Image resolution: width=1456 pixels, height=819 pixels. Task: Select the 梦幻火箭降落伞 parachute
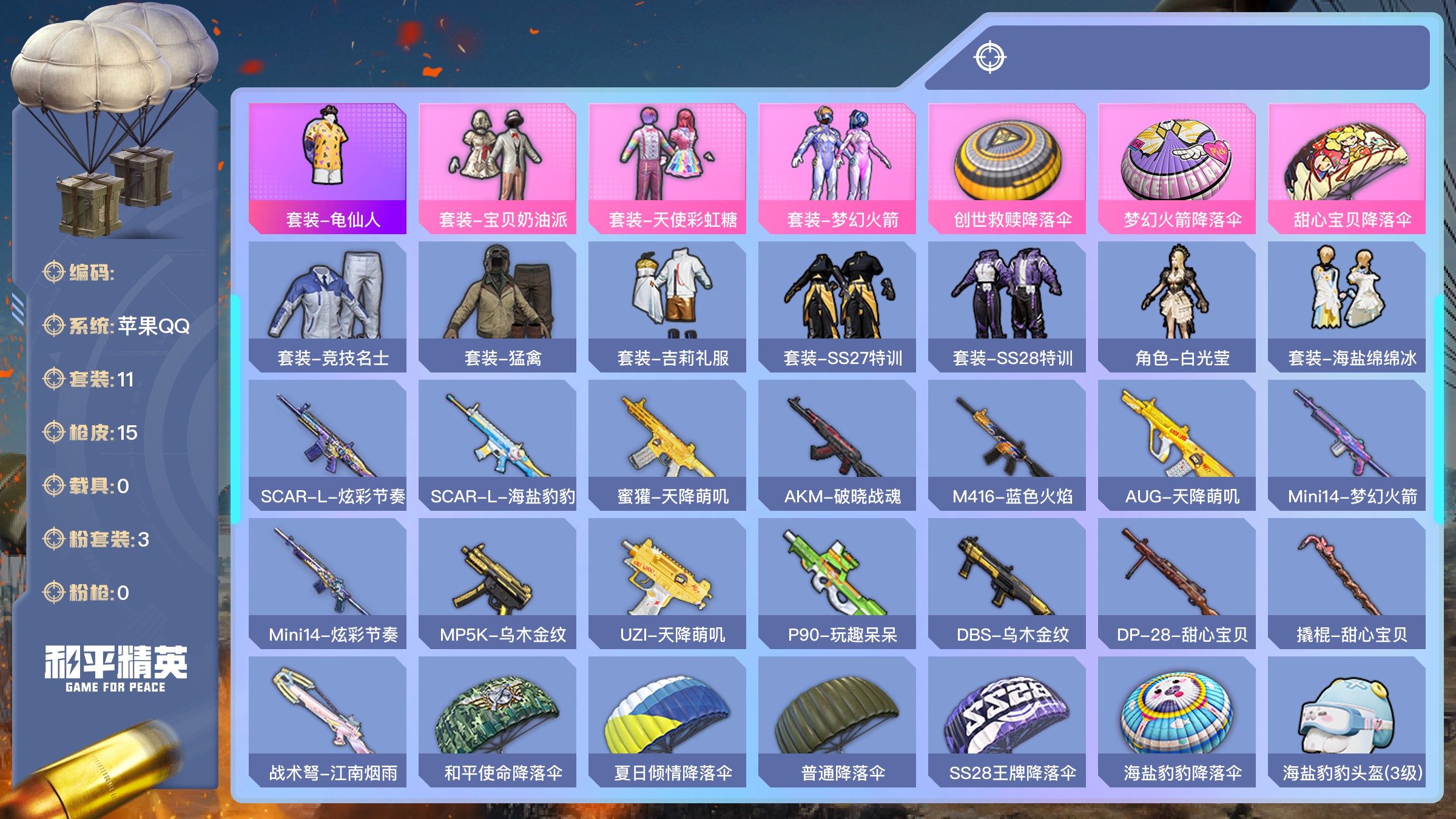tap(1177, 169)
